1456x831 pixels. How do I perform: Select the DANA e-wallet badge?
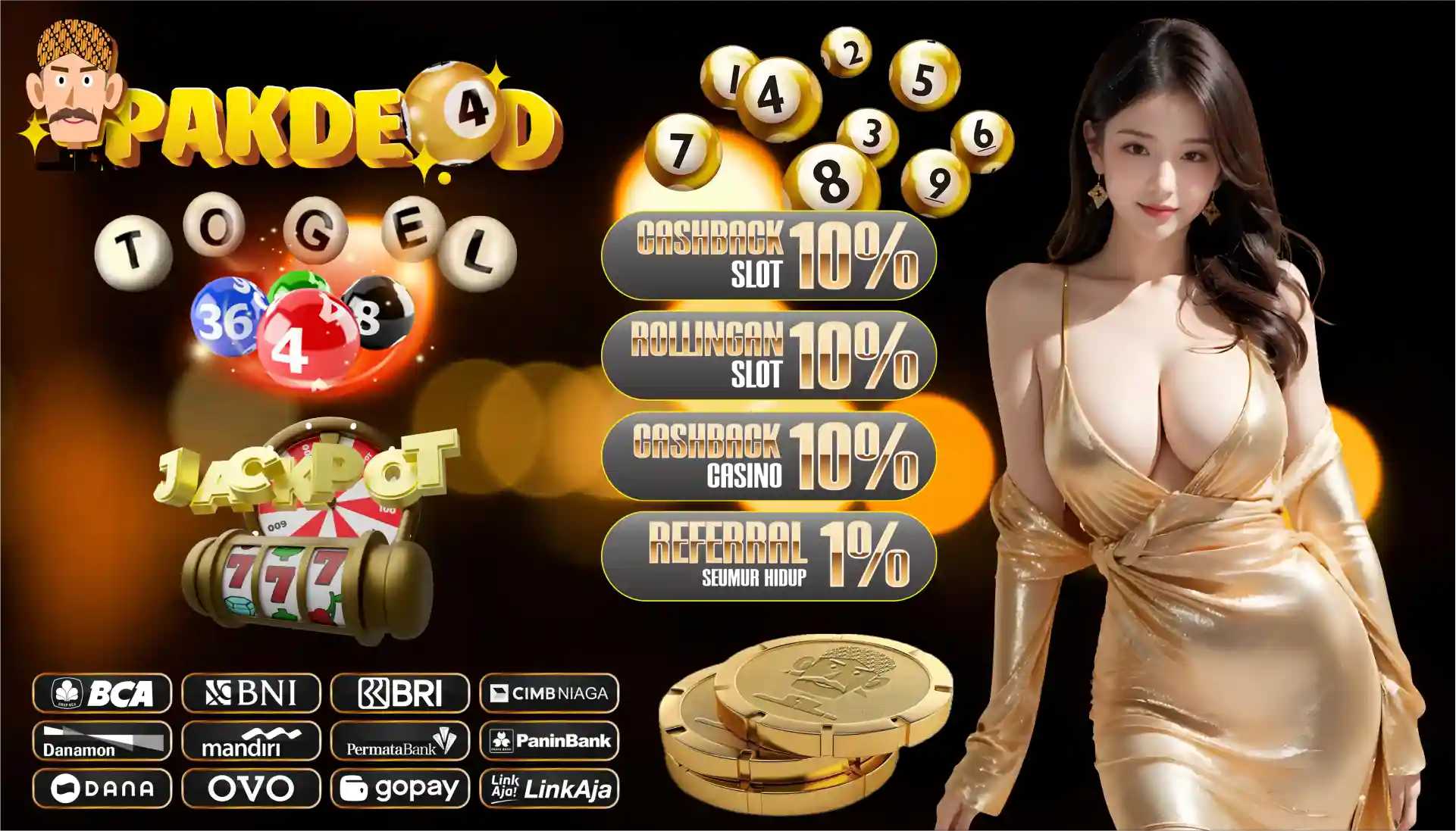point(102,789)
